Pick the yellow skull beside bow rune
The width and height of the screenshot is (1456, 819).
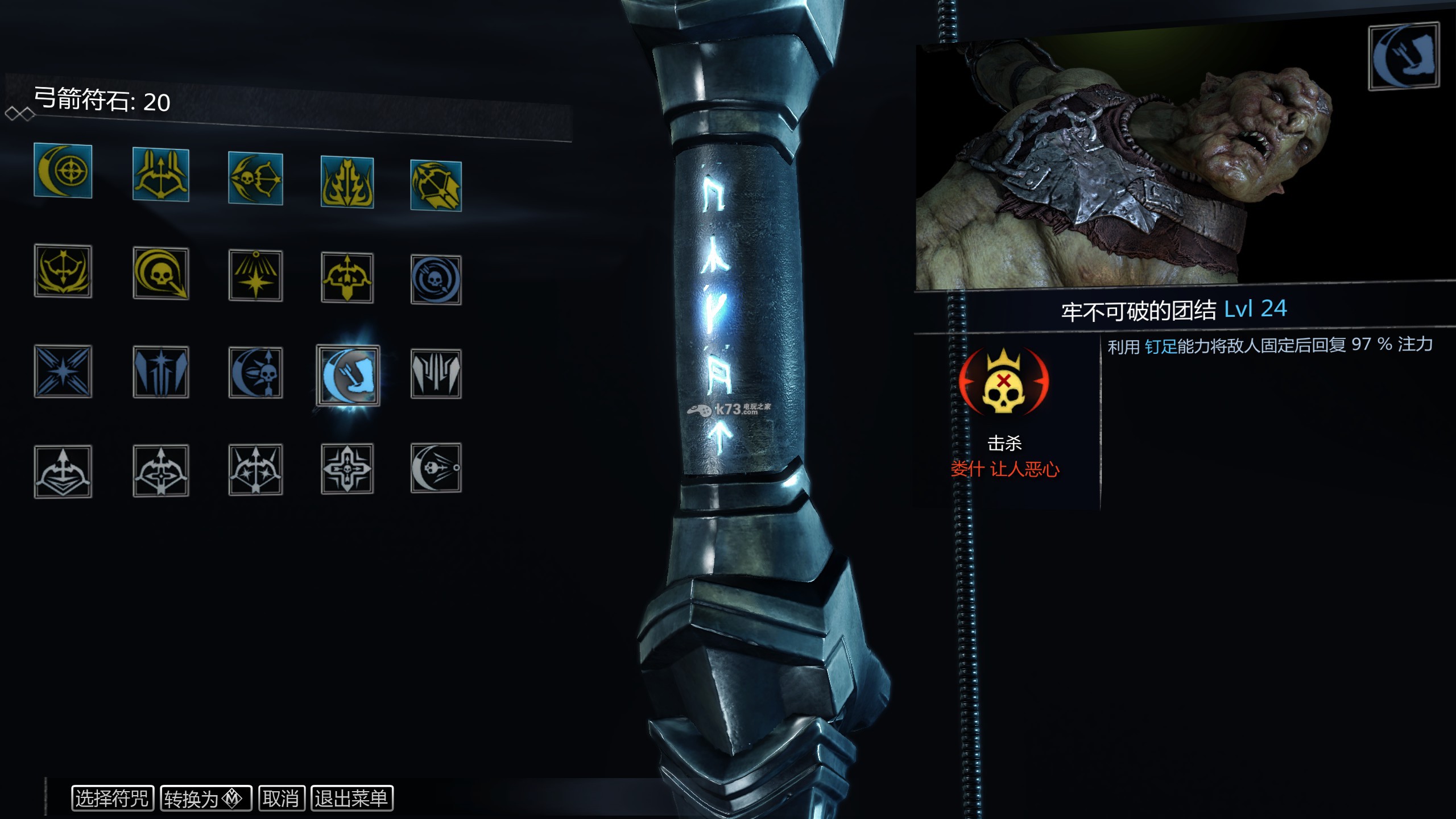pos(255,179)
